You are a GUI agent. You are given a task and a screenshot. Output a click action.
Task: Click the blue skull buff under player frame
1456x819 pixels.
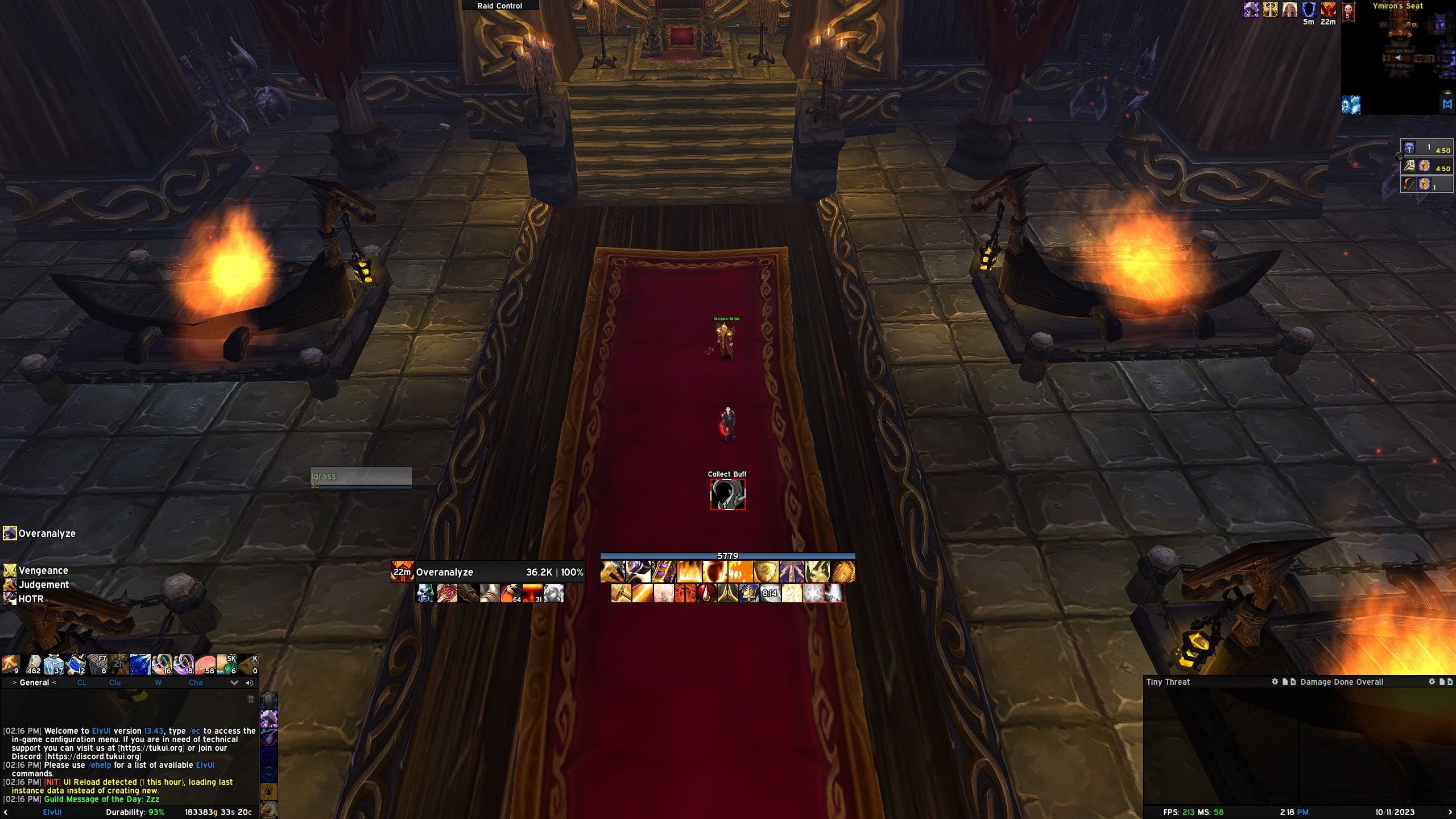pyautogui.click(x=425, y=593)
